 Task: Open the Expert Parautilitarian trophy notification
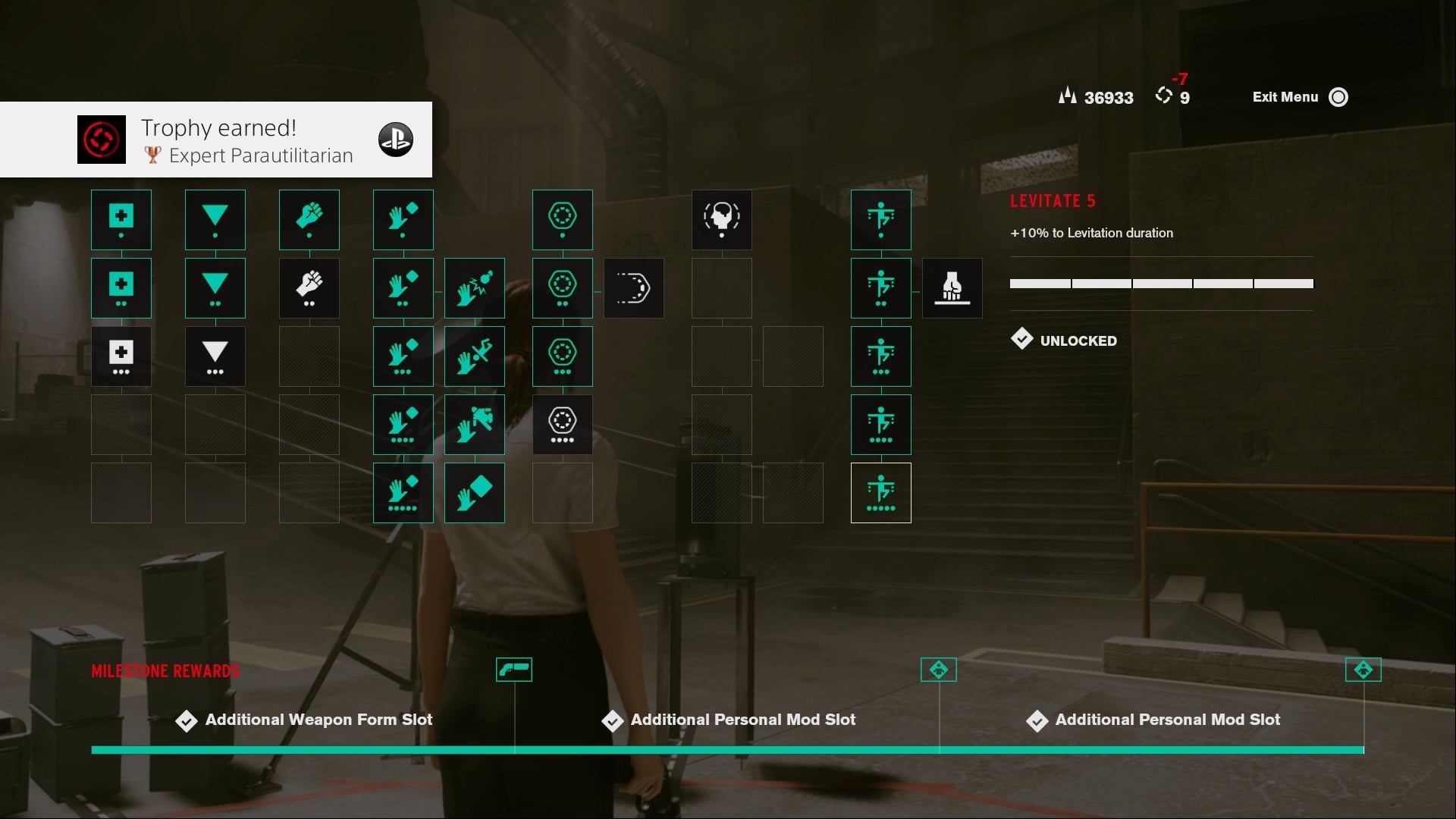click(216, 140)
